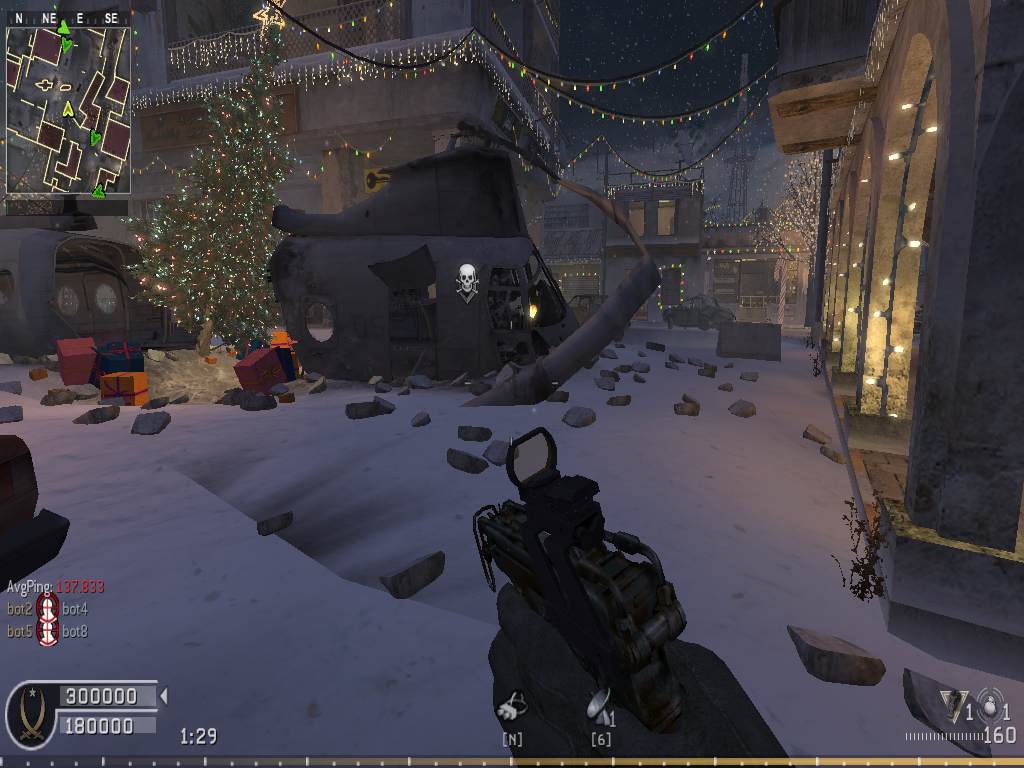Click the skull objective marker
The width and height of the screenshot is (1024, 768).
pyautogui.click(x=466, y=279)
